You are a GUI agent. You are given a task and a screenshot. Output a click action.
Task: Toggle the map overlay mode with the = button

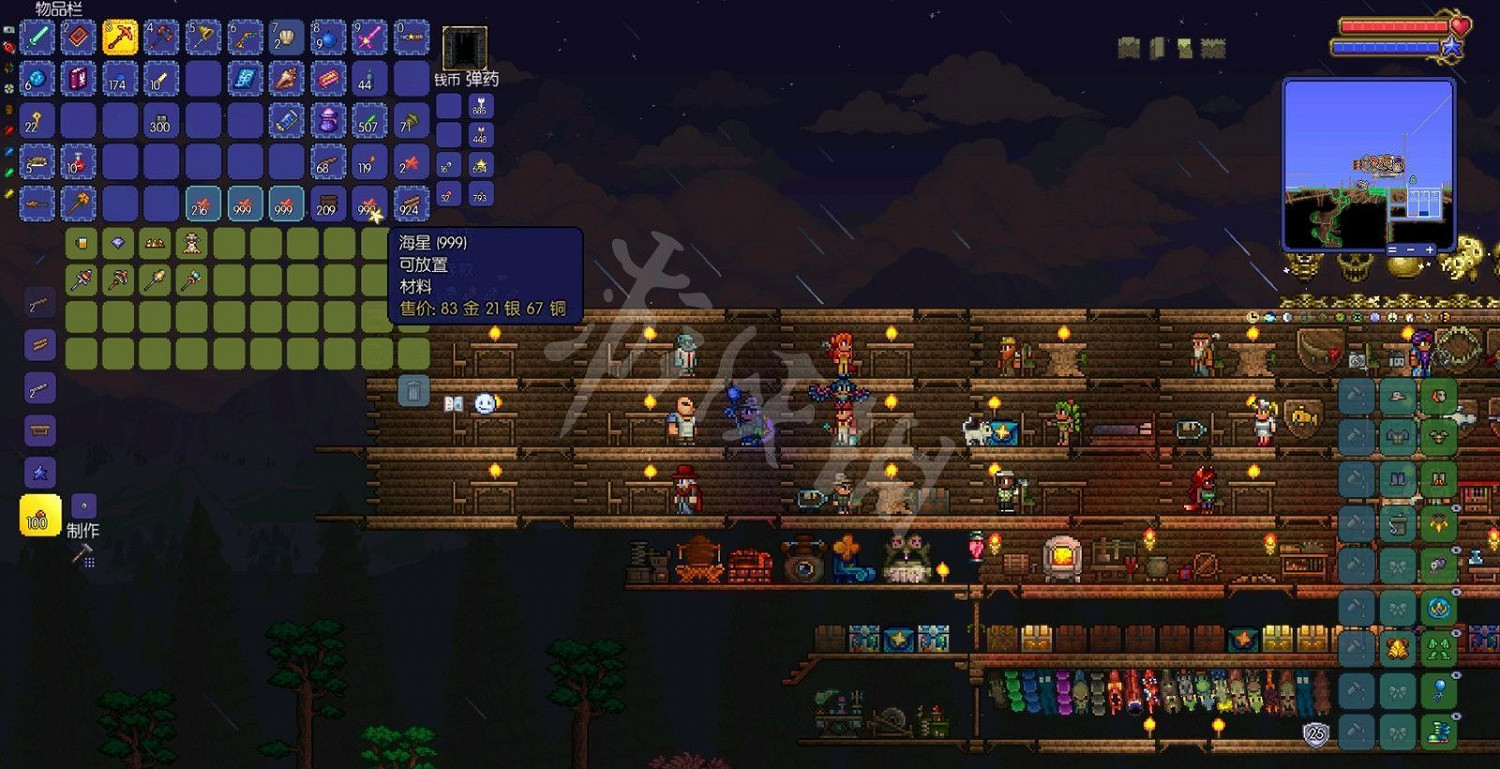point(1392,251)
